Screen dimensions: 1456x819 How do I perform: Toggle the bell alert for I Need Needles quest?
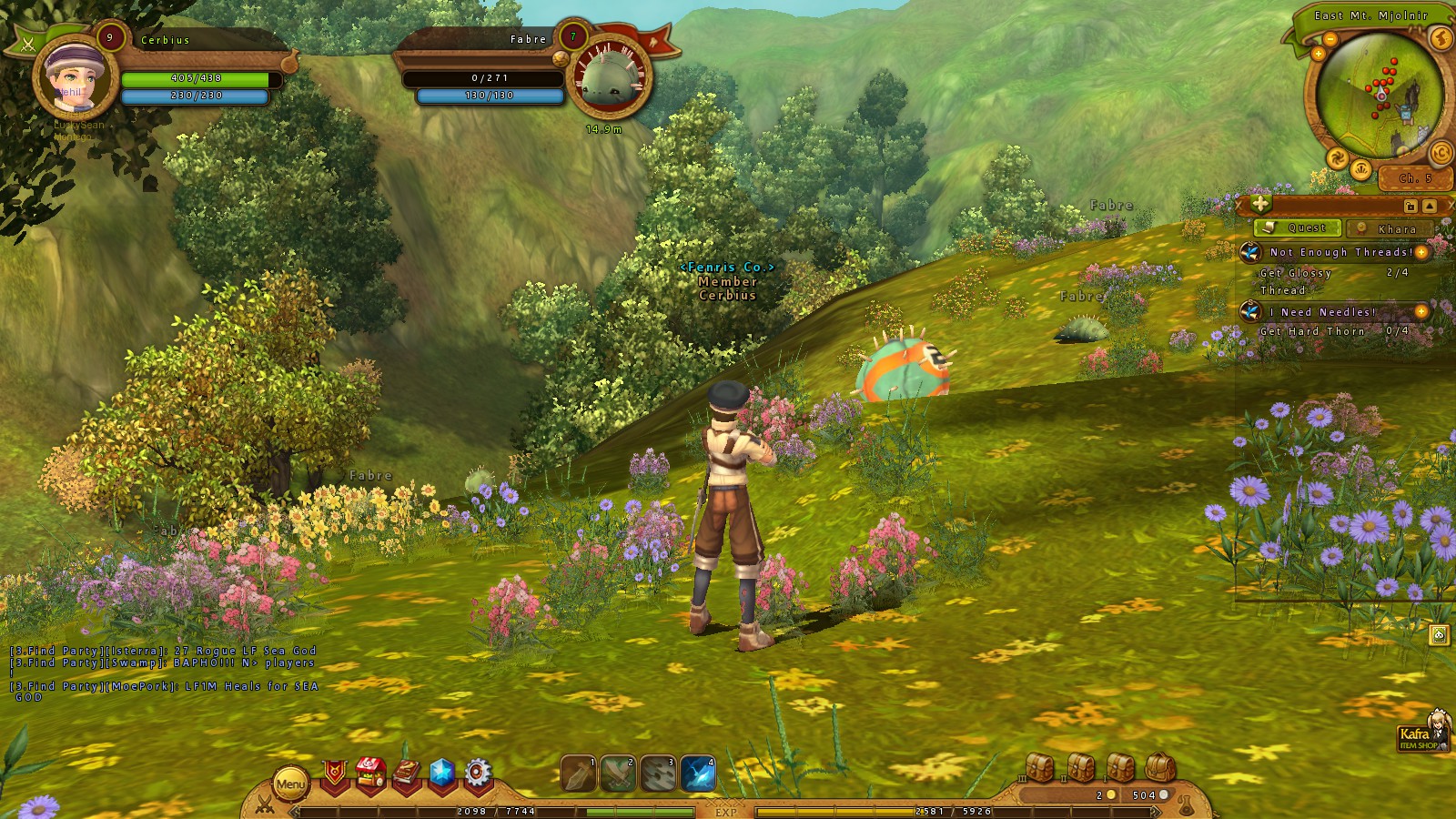point(1252,311)
